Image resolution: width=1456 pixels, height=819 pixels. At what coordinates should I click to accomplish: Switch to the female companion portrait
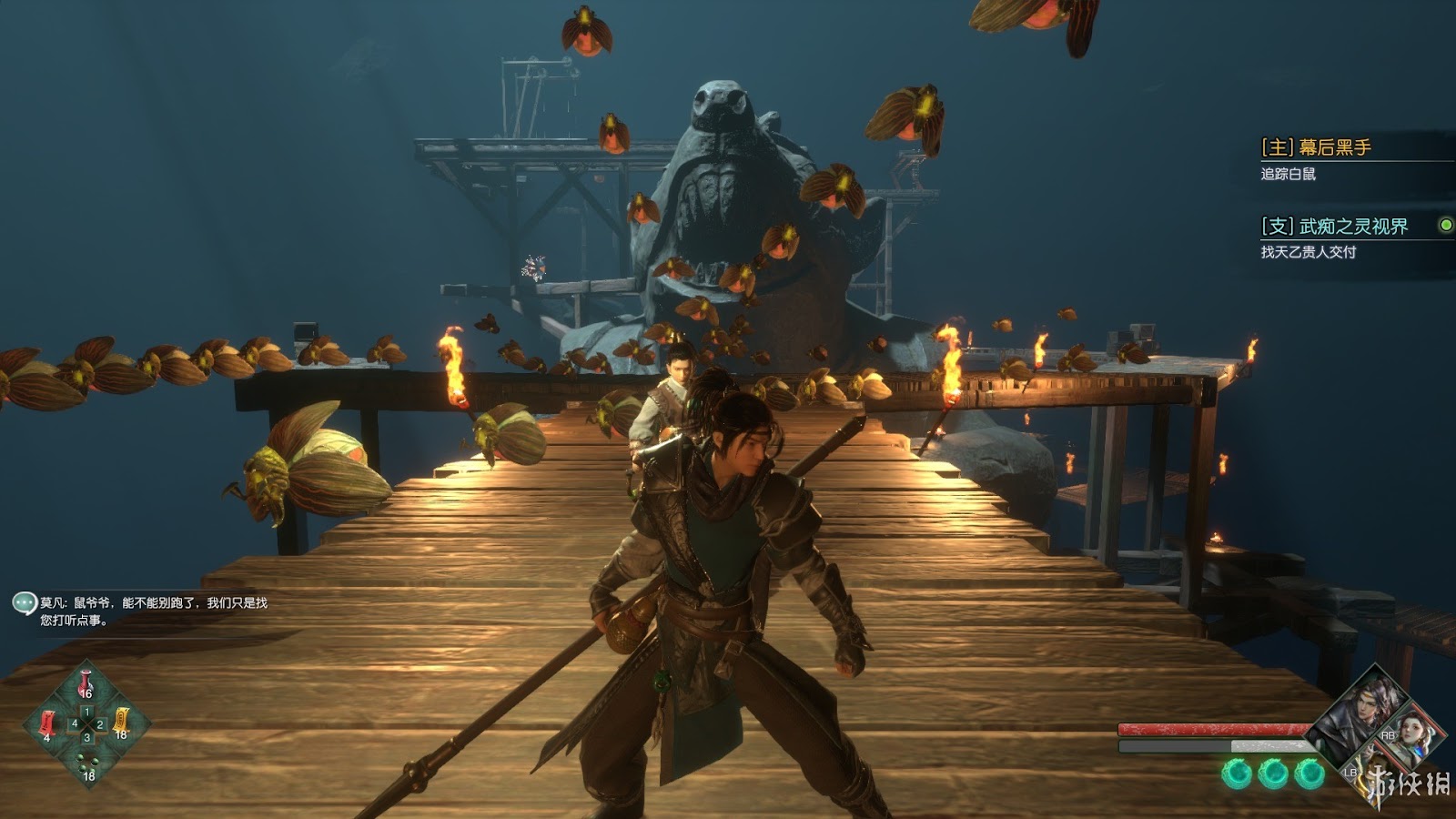[1411, 732]
